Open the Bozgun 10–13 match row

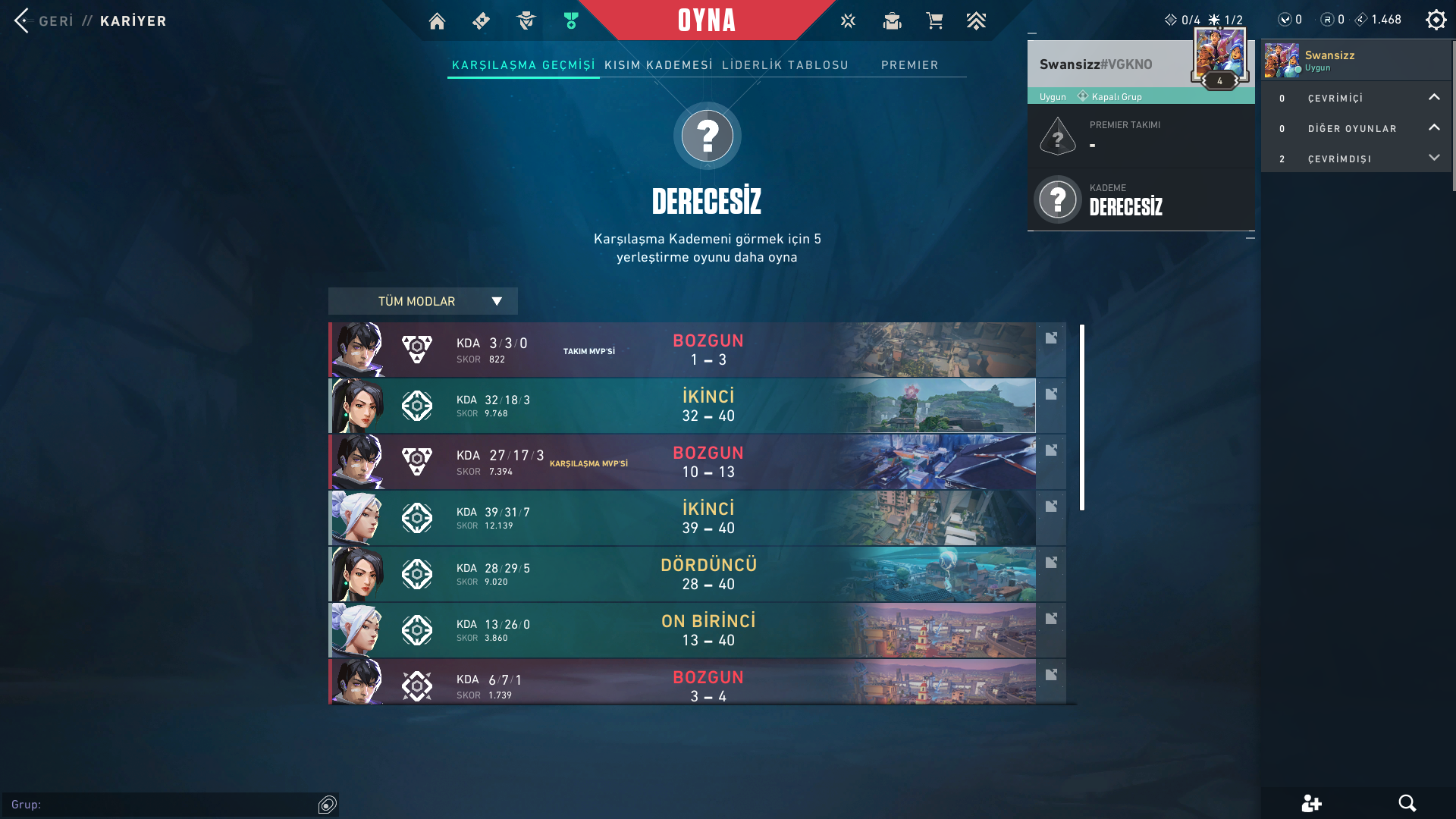coord(682,462)
